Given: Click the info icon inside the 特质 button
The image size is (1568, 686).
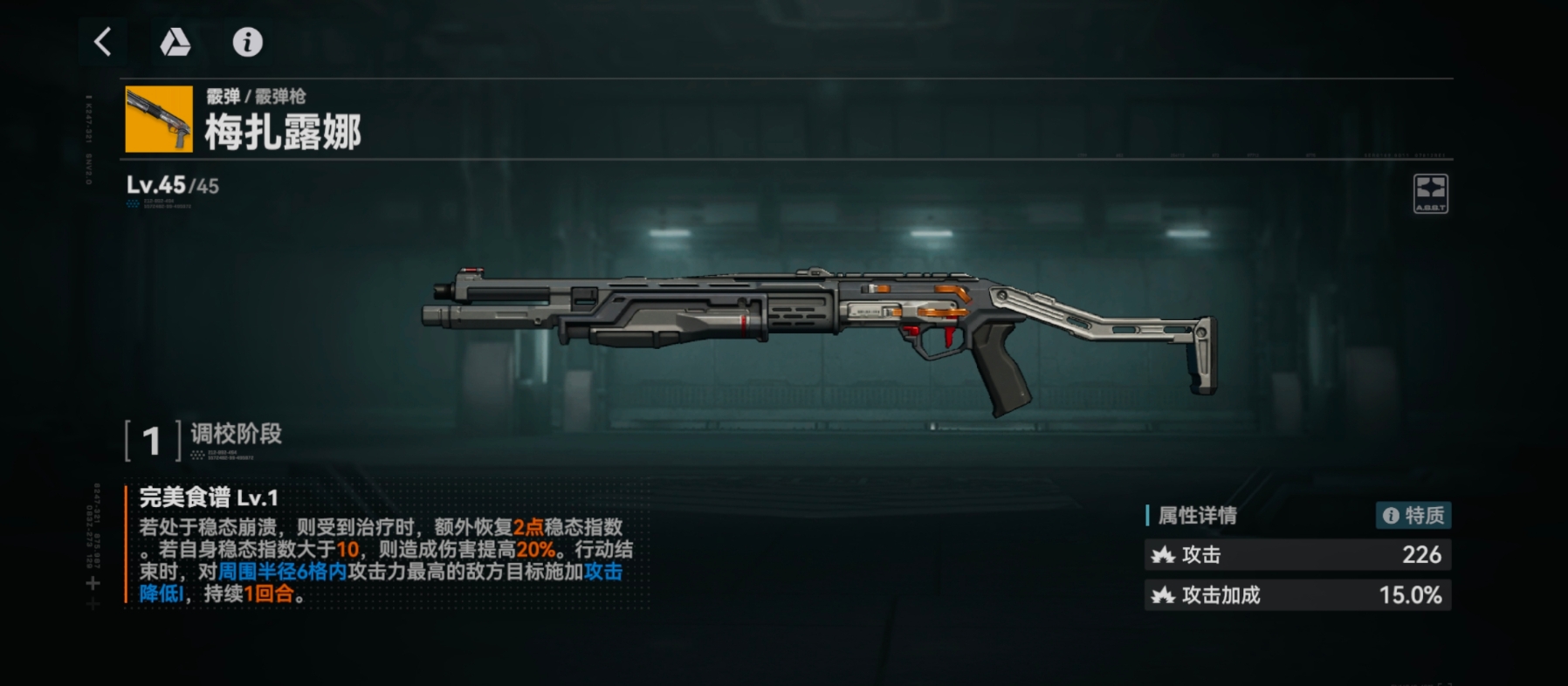Looking at the screenshot, I should point(1392,515).
